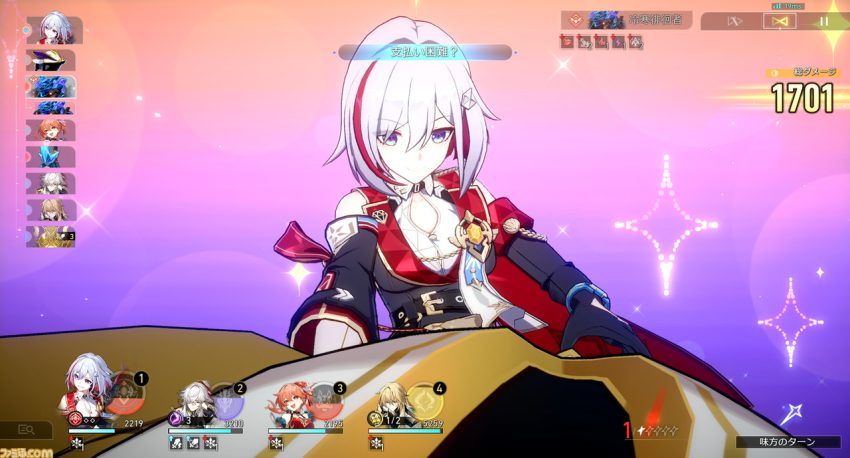The height and width of the screenshot is (458, 850).
Task: Pause the battle
Action: pyautogui.click(x=825, y=20)
